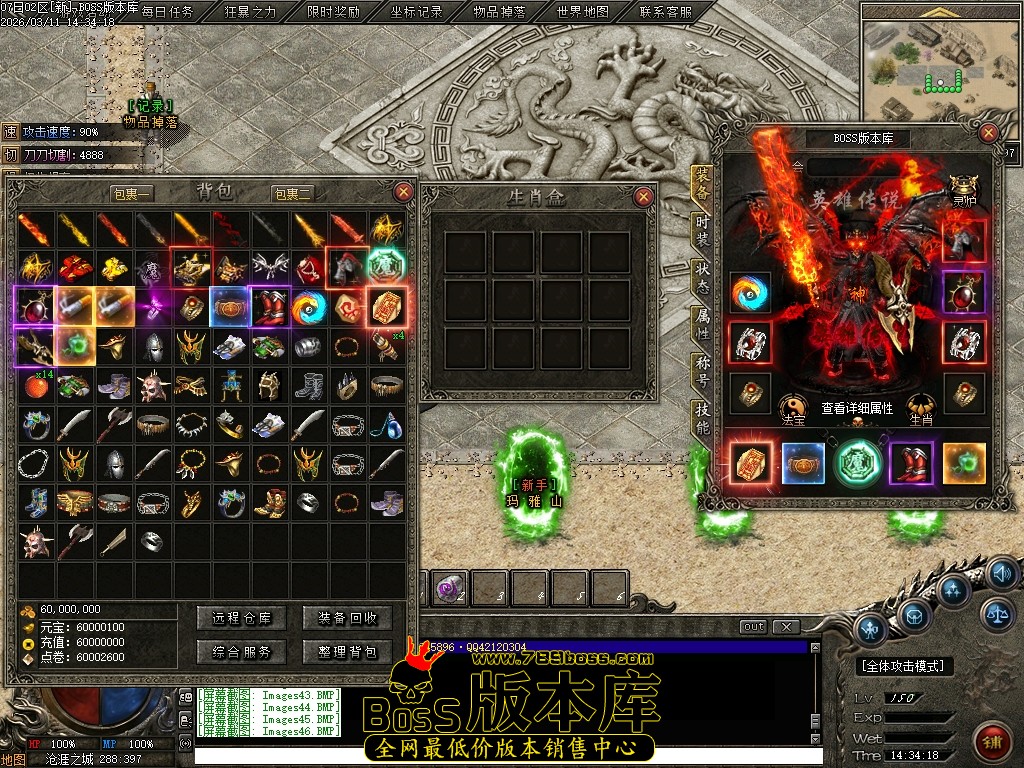The image size is (1024, 768).
Task: Open the 狂暴之力 menu
Action: coord(250,12)
